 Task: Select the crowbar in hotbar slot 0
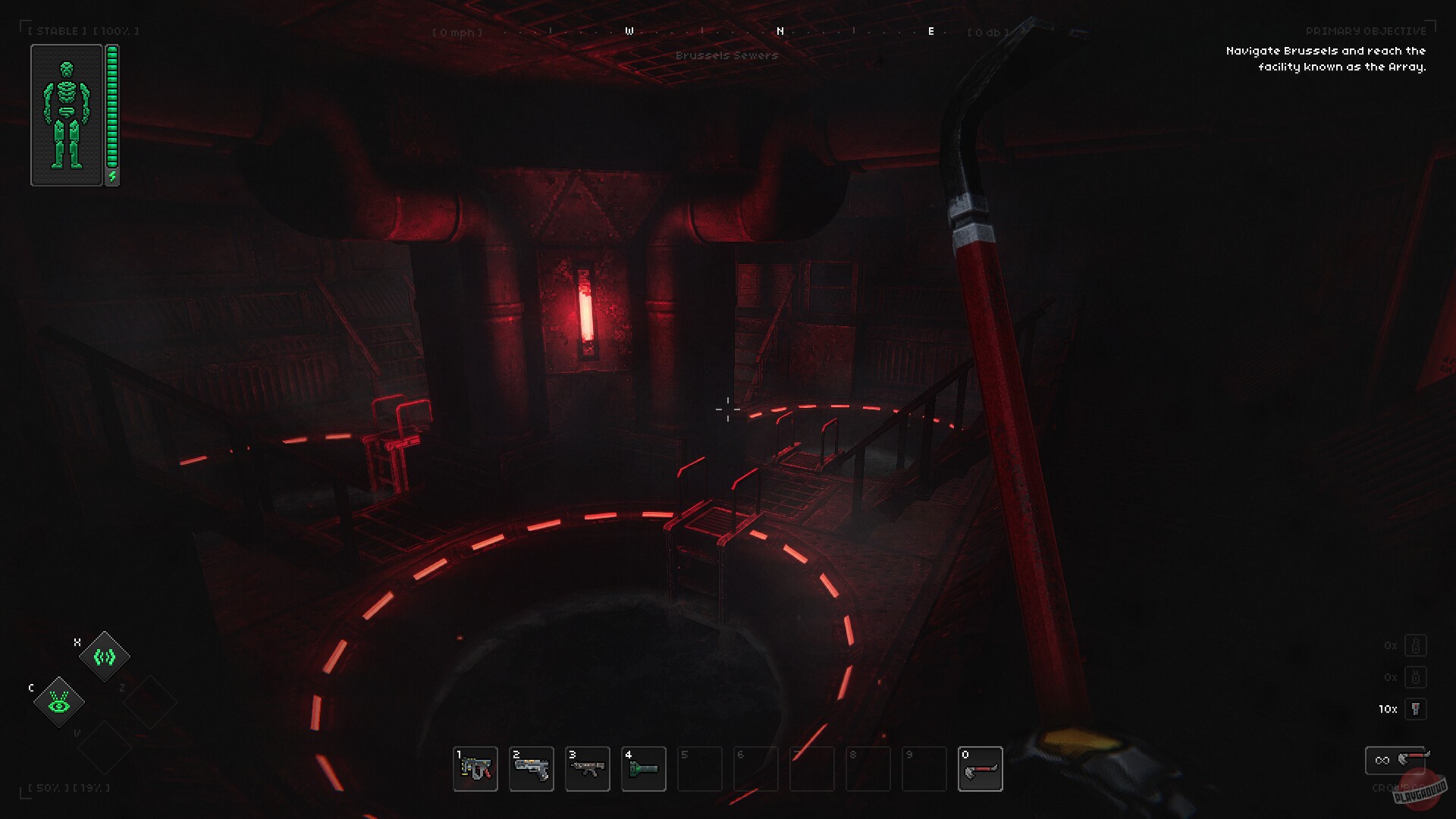click(982, 769)
